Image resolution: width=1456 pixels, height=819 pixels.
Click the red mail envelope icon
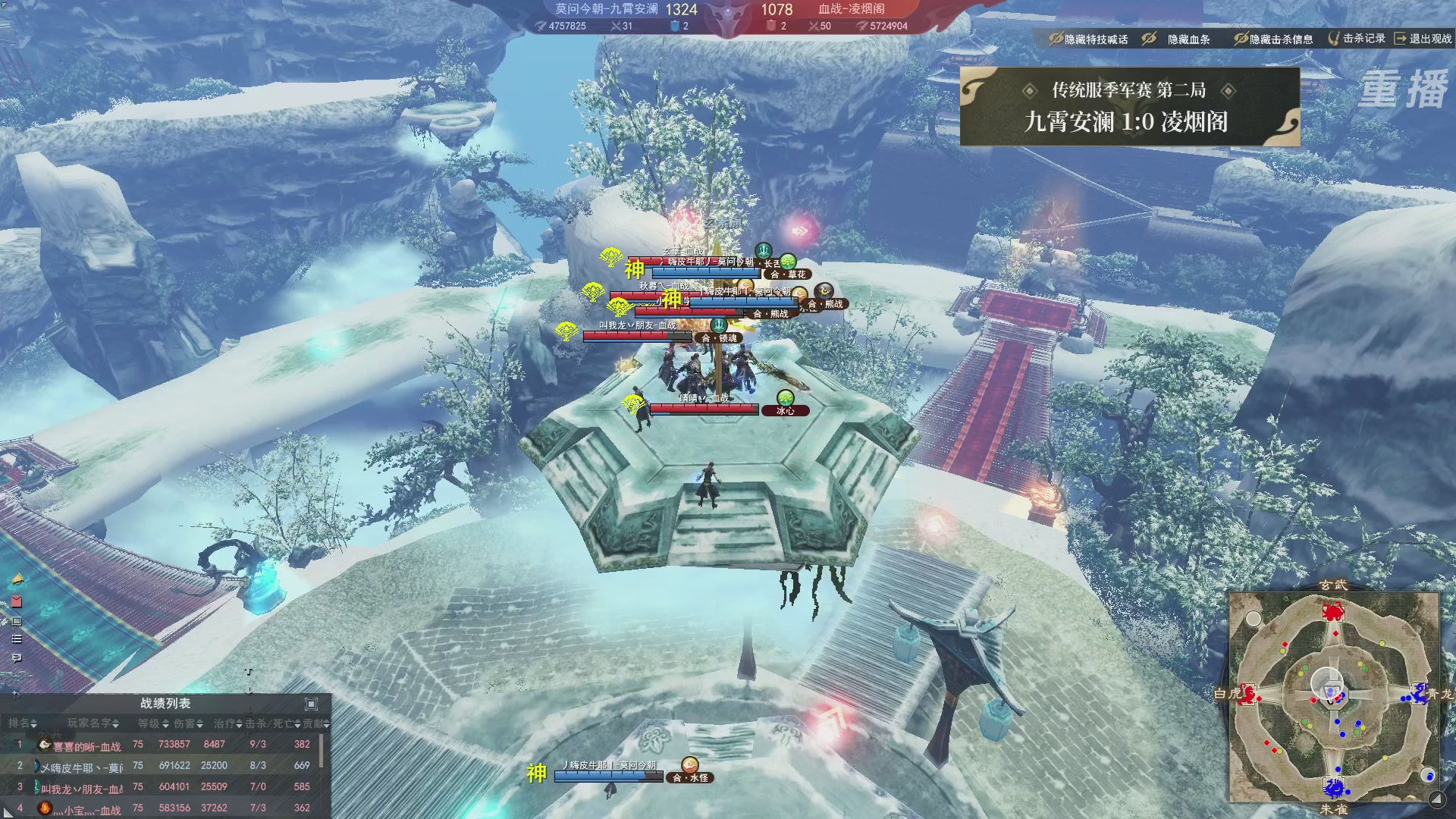point(17,601)
